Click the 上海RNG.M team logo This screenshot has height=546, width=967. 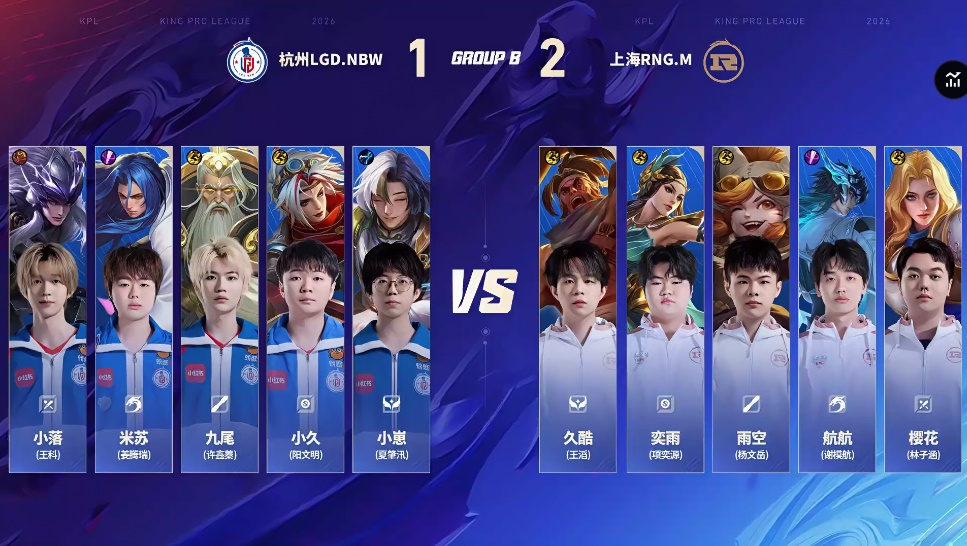pyautogui.click(x=723, y=61)
